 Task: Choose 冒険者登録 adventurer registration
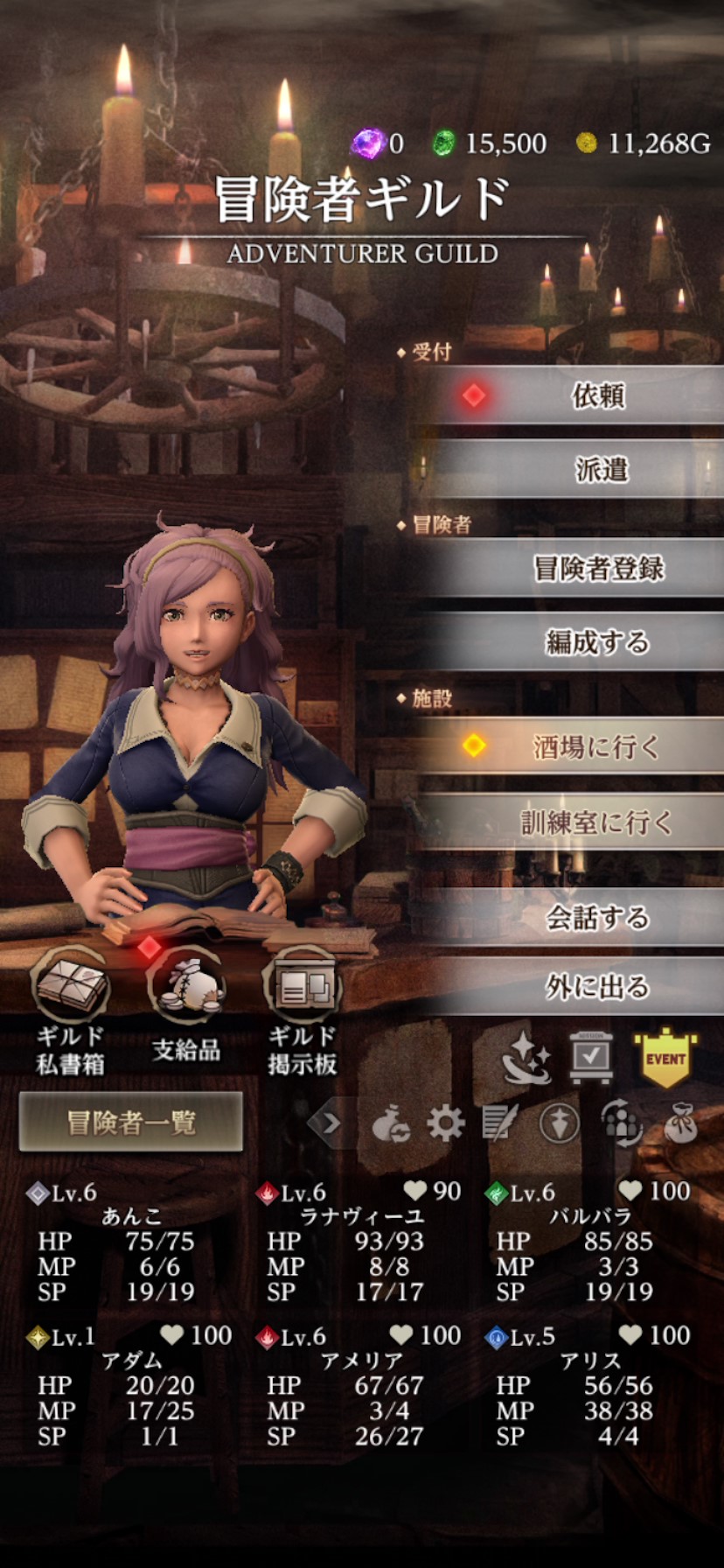[x=599, y=569]
